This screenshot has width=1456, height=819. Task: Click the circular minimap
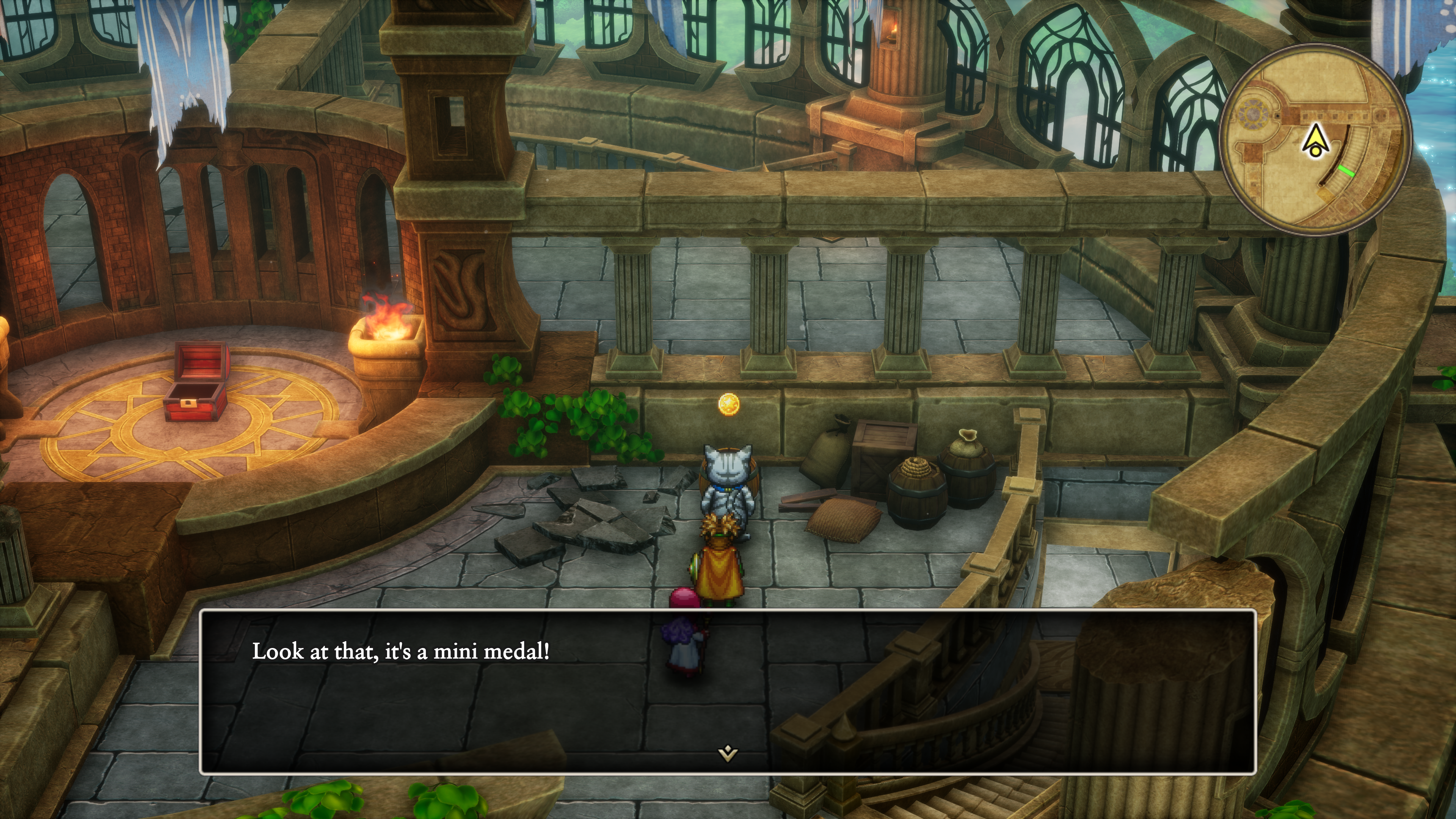1315,140
